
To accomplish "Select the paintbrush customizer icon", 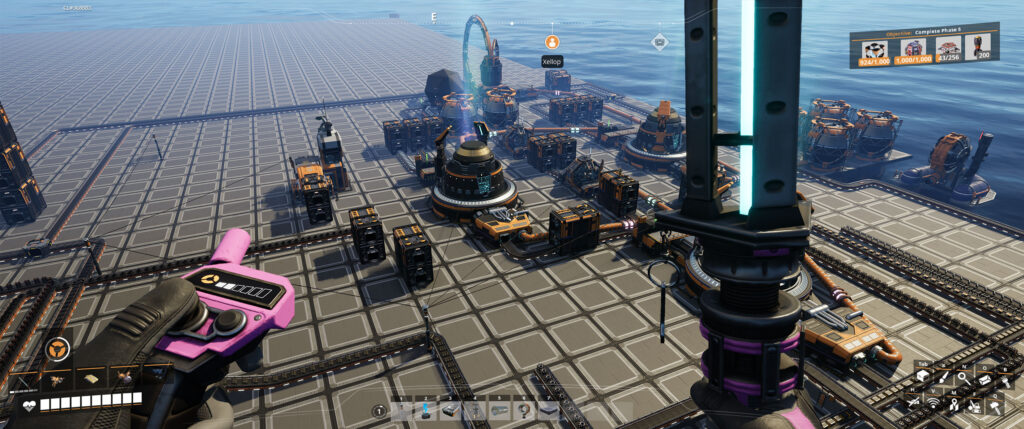I will pyautogui.click(x=941, y=377).
